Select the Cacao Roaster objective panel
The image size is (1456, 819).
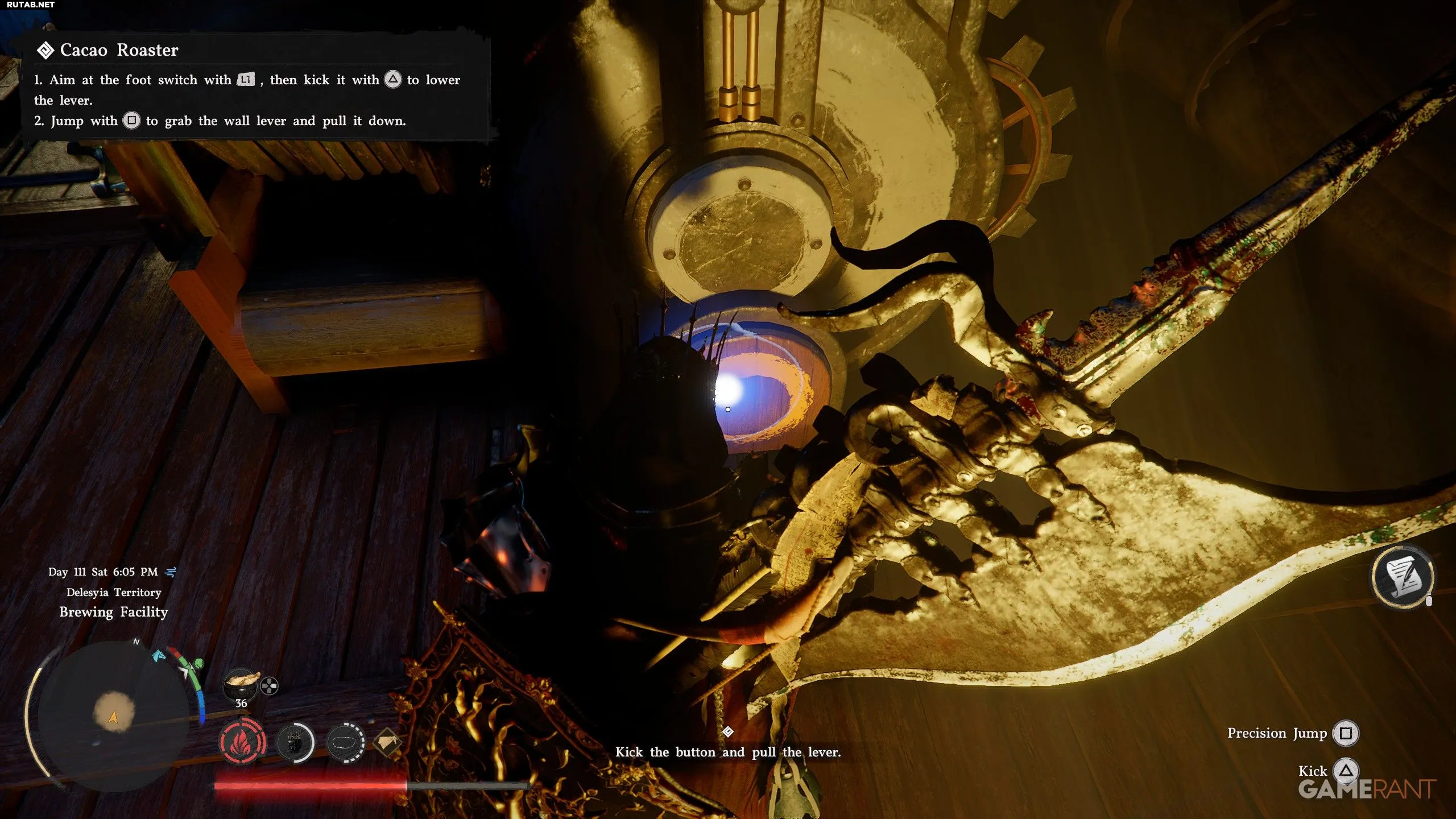coord(256,85)
